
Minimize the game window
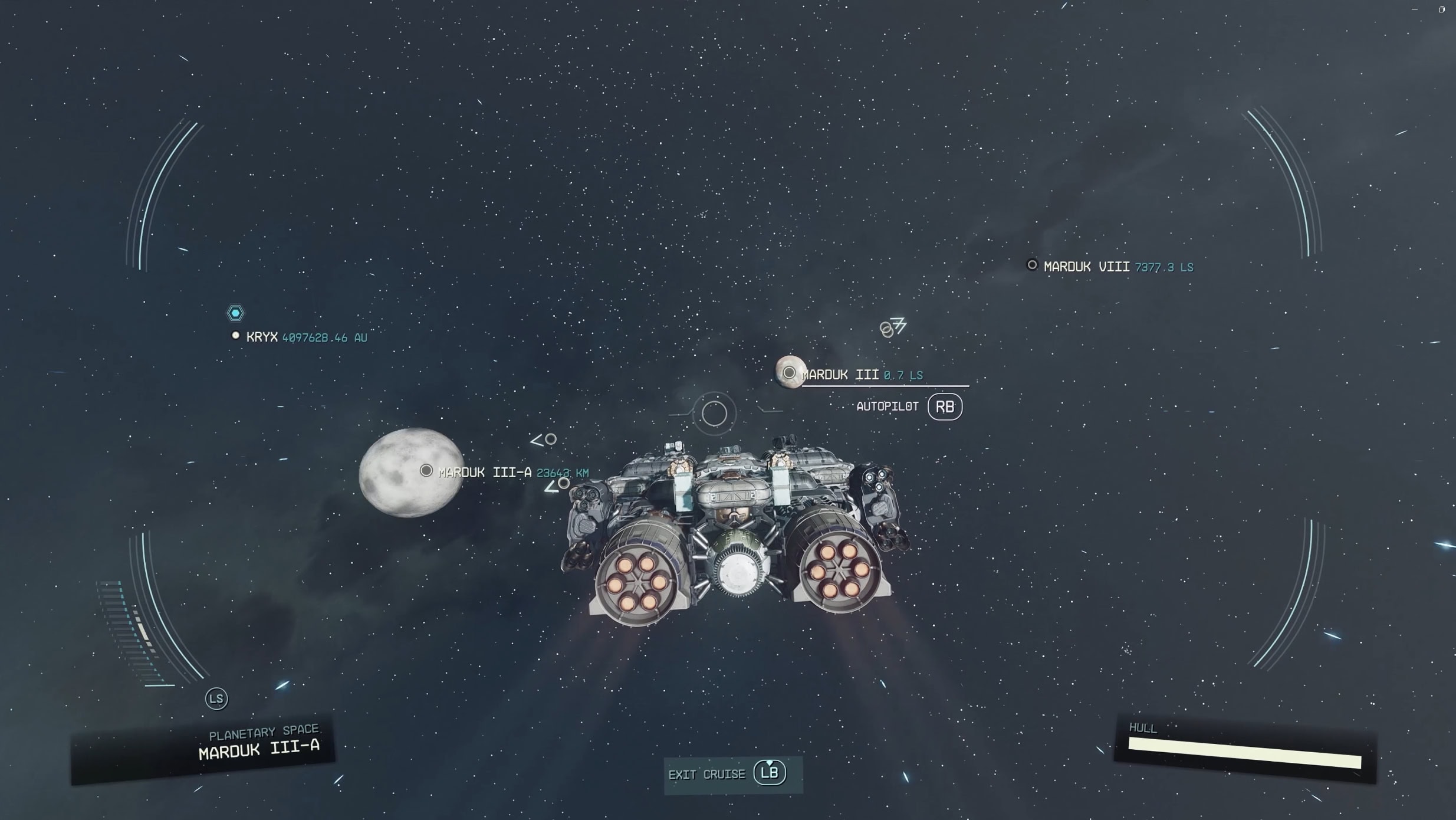tap(1415, 9)
